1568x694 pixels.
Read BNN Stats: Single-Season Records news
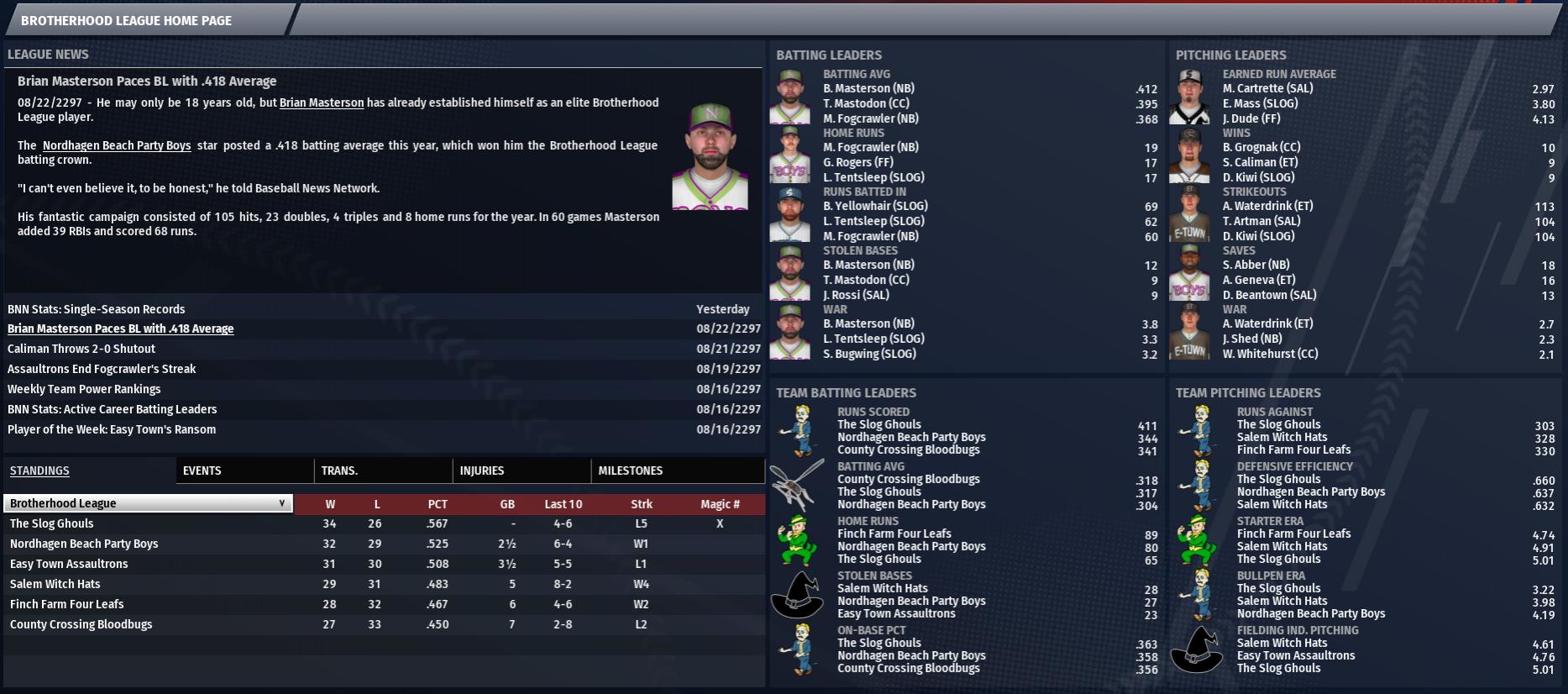97,309
